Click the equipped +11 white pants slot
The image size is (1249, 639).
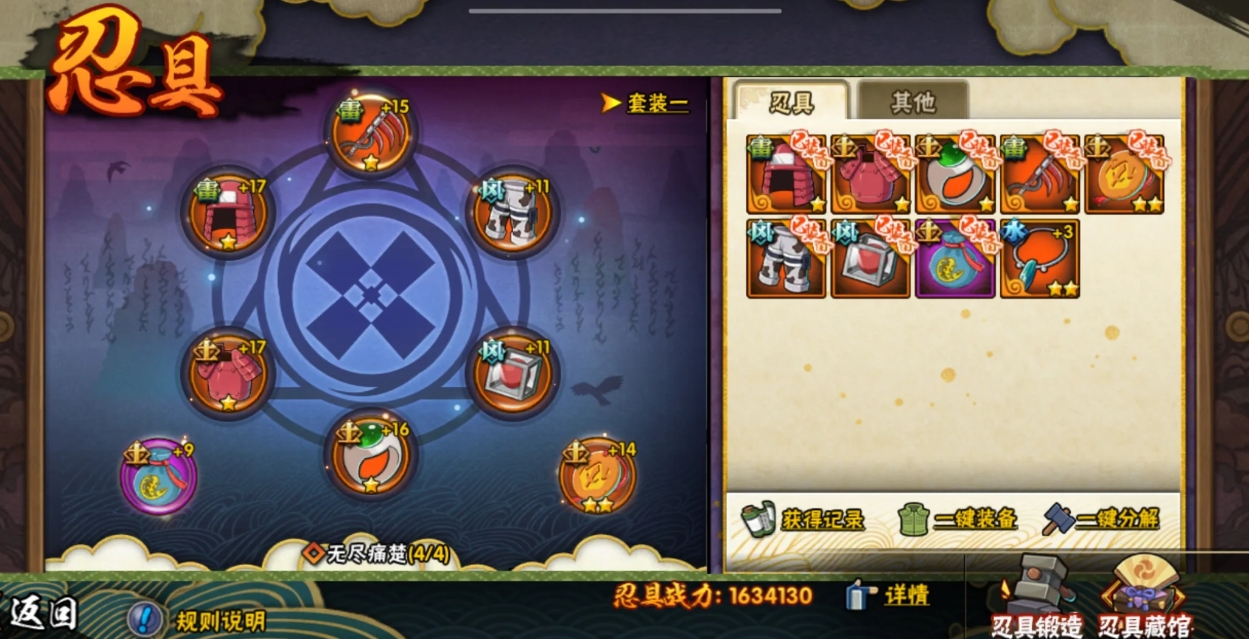(511, 213)
